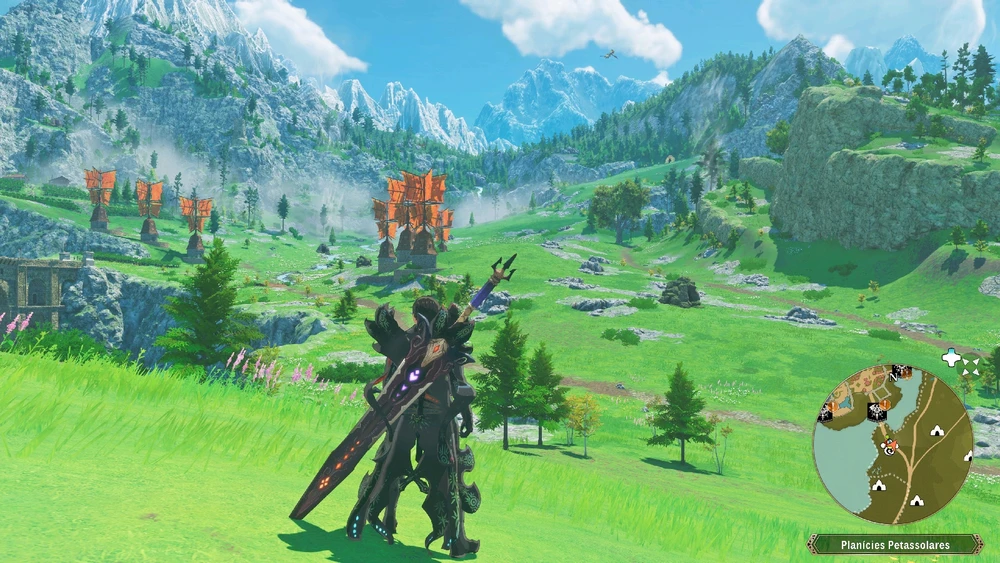Open the circular minimap
The image size is (1000, 563).
point(892,444)
